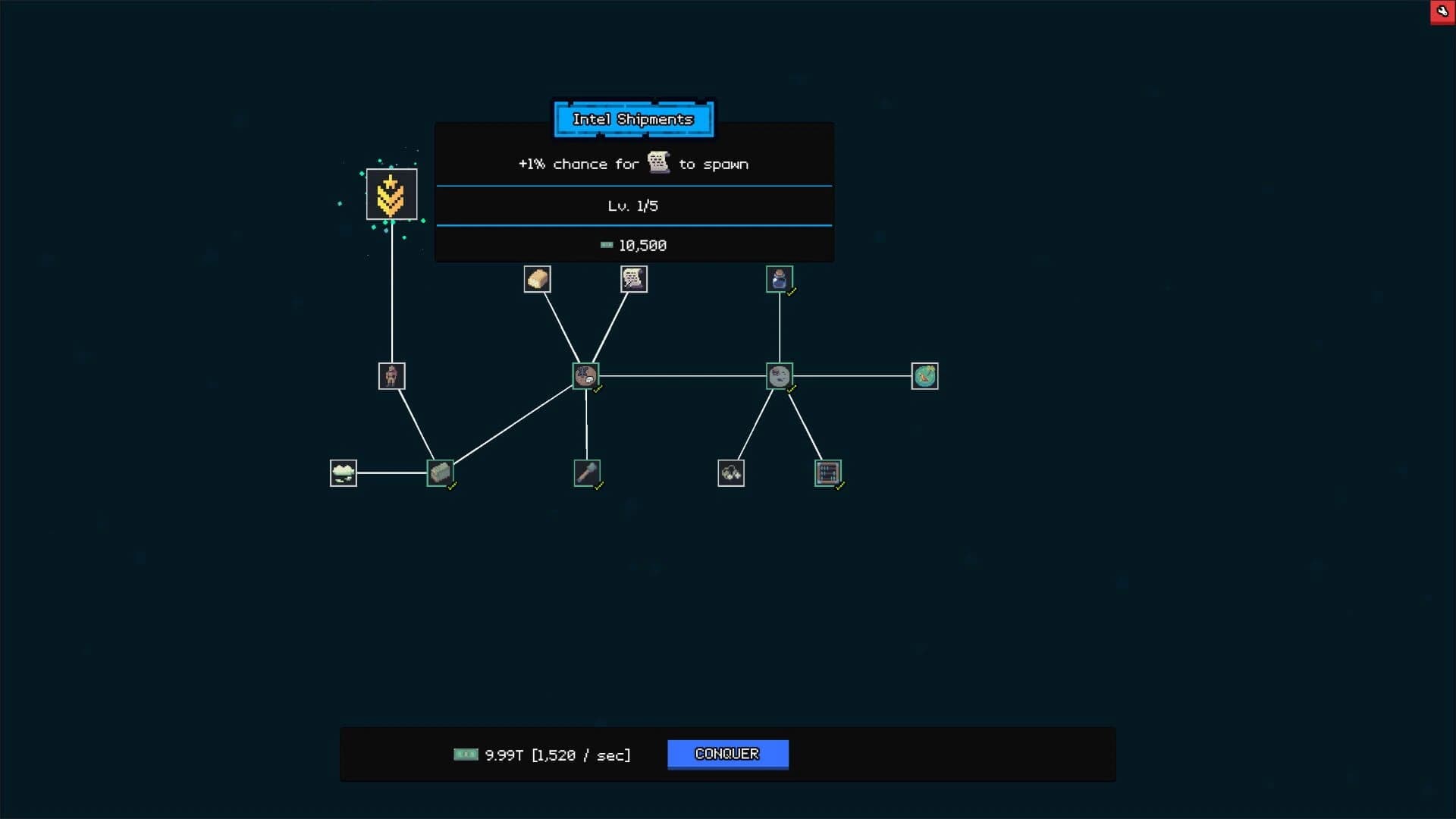Open the red wrench settings icon
This screenshot has width=1456, height=819.
point(1443,11)
